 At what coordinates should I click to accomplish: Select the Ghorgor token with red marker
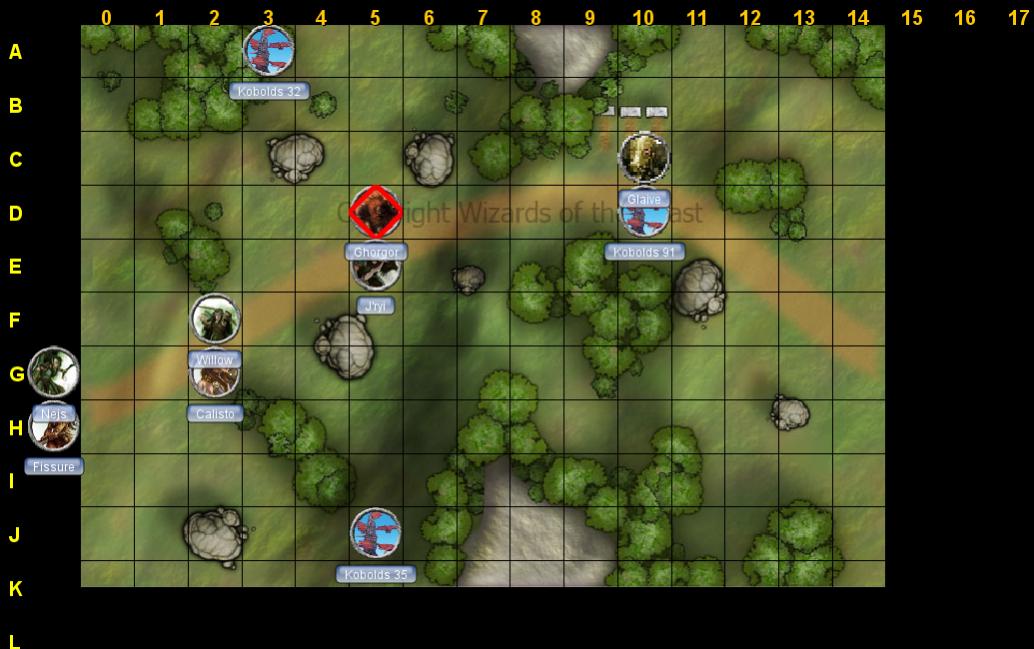pos(376,212)
